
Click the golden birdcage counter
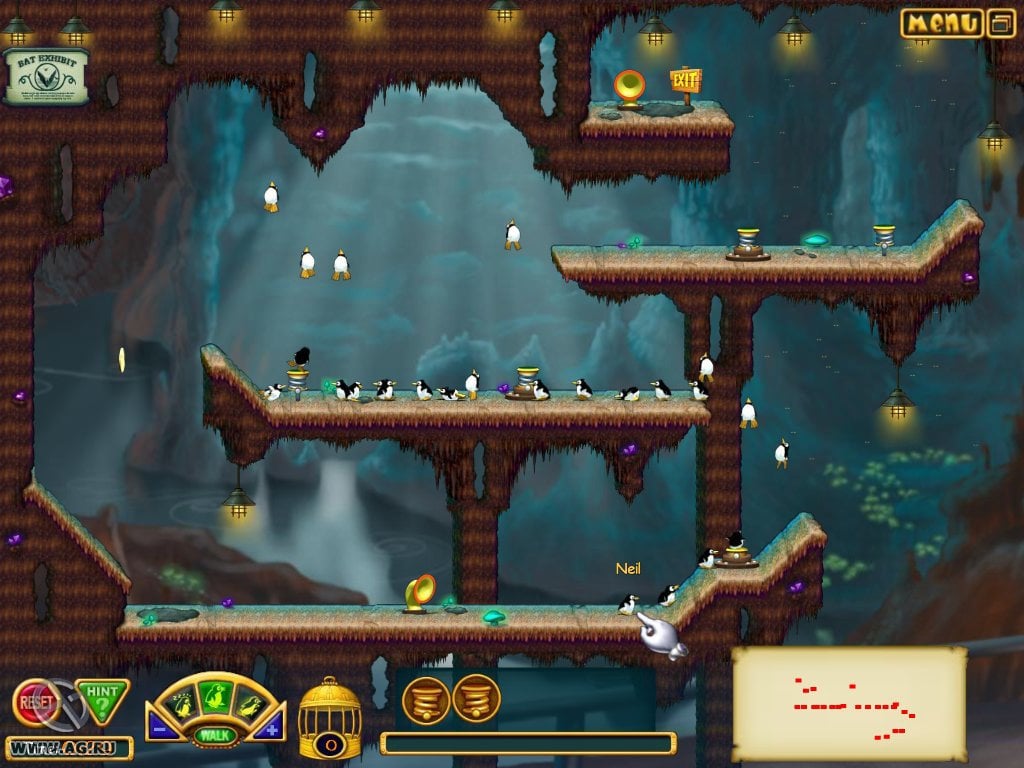(x=330, y=717)
